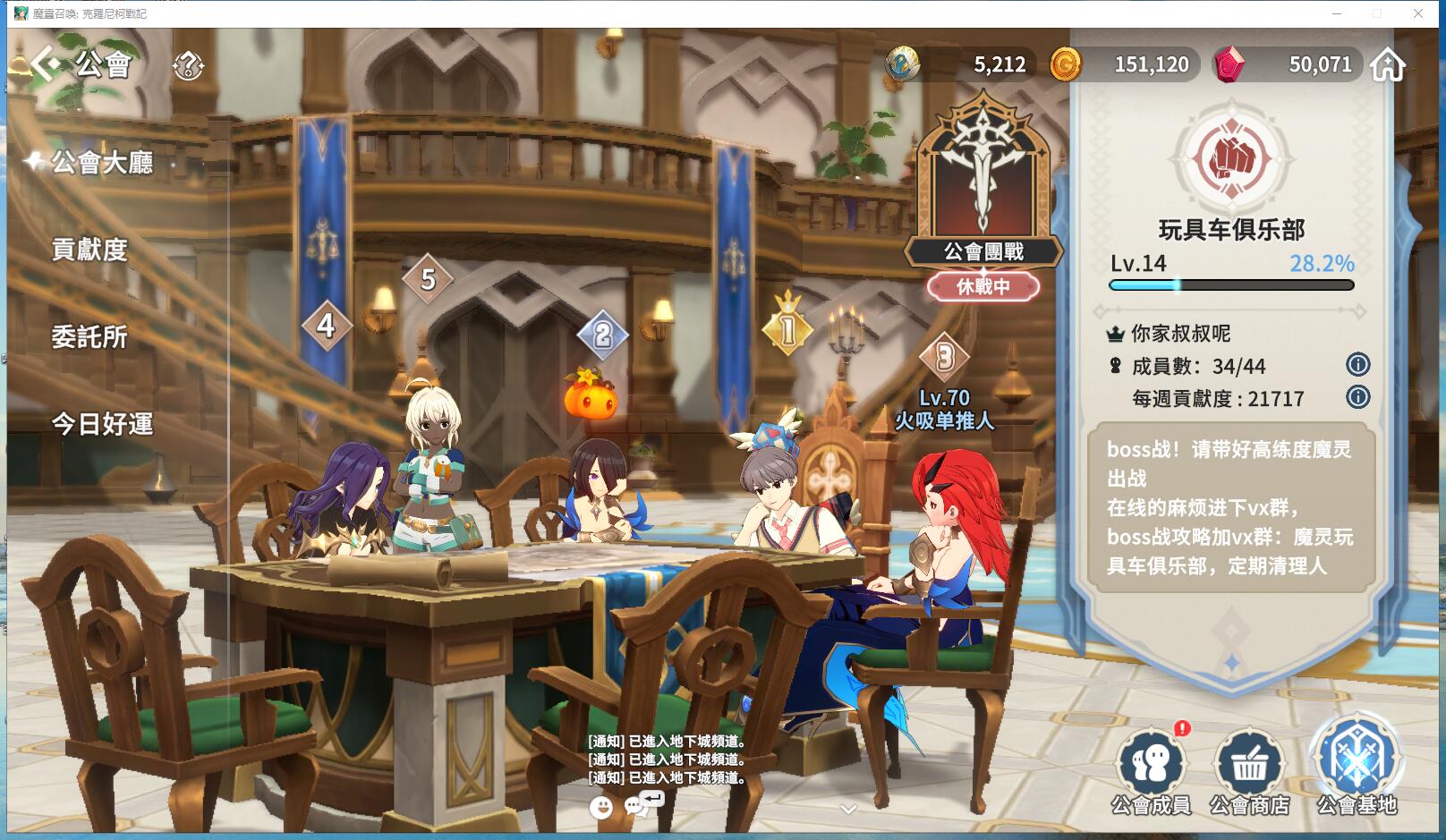1446x840 pixels.
Task: Expand the chat log down arrow
Action: pos(849,809)
